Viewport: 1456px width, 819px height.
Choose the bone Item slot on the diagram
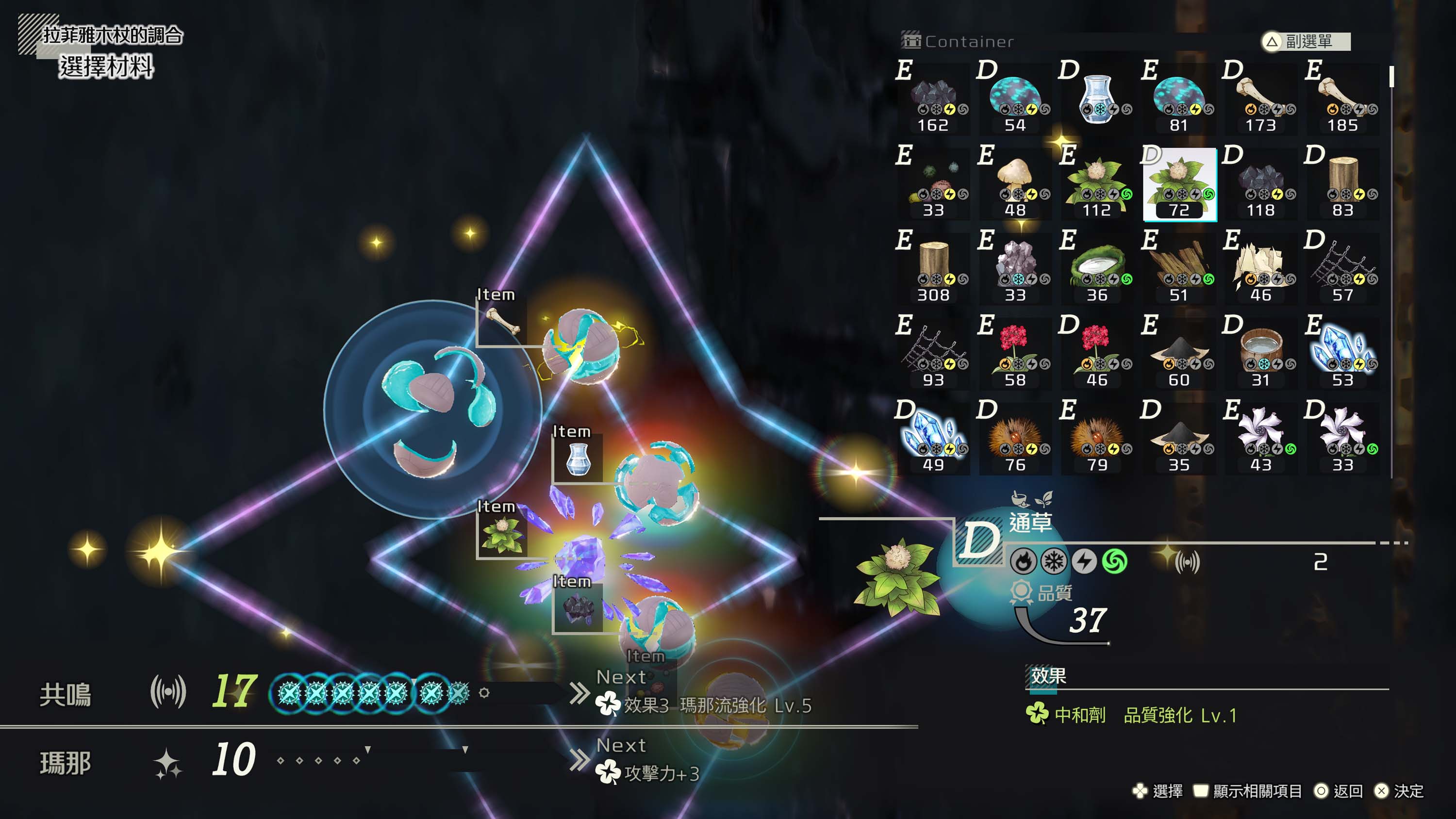(x=502, y=323)
